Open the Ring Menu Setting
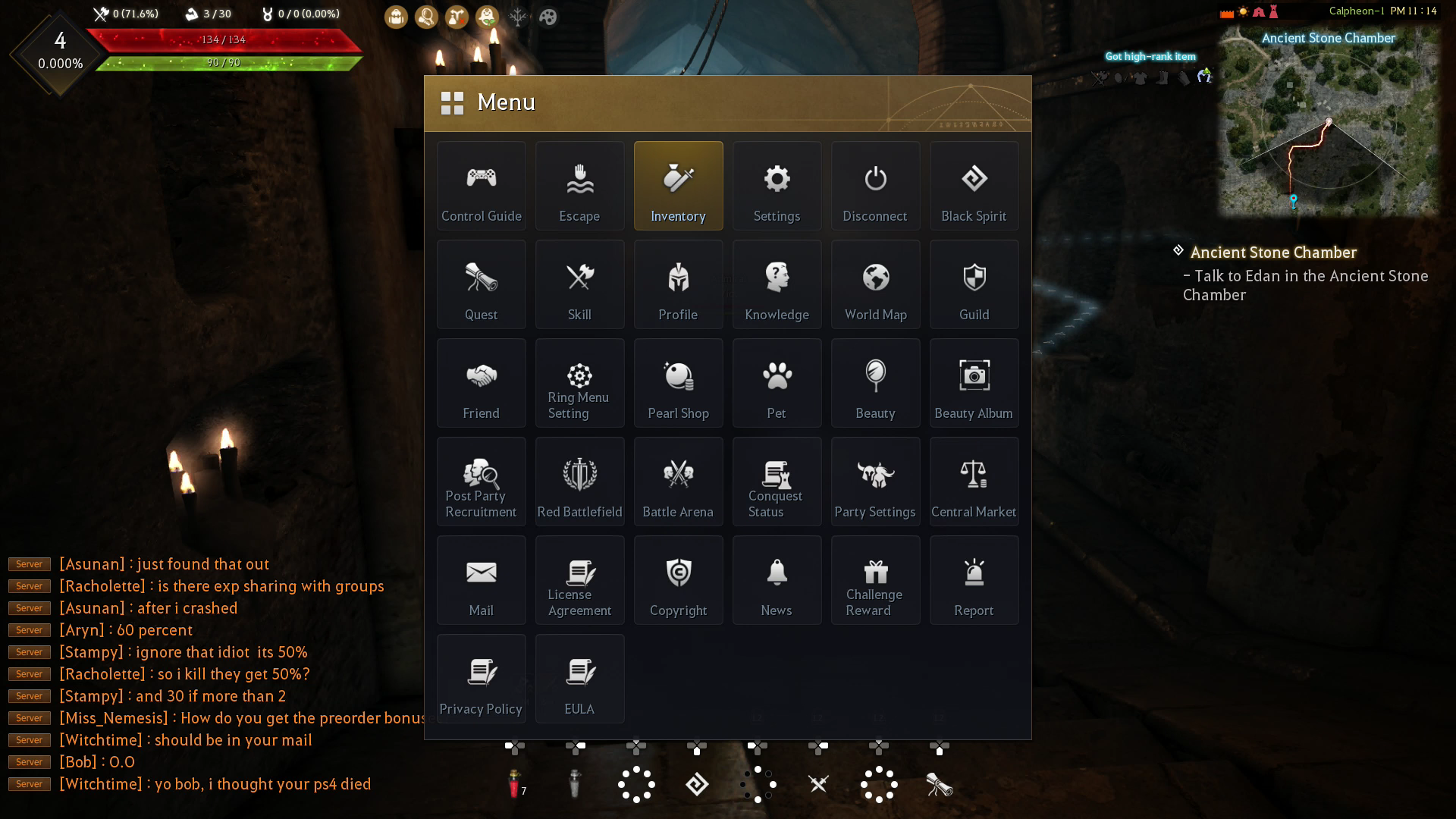 pyautogui.click(x=579, y=383)
